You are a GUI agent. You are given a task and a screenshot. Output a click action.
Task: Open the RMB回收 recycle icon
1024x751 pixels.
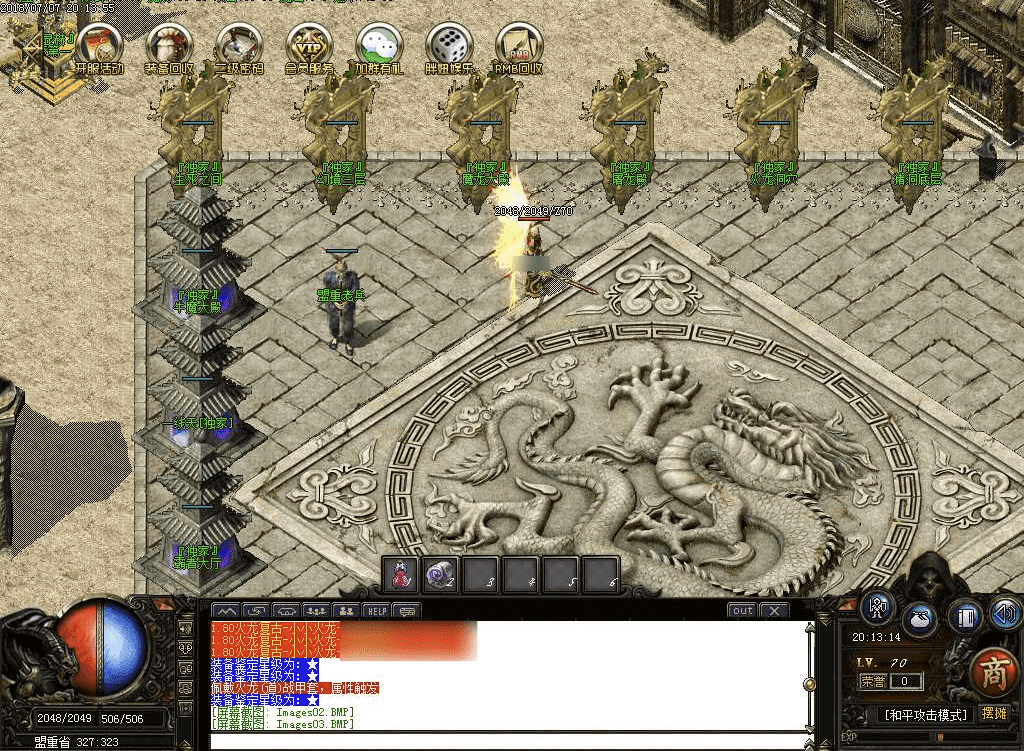pyautogui.click(x=518, y=45)
